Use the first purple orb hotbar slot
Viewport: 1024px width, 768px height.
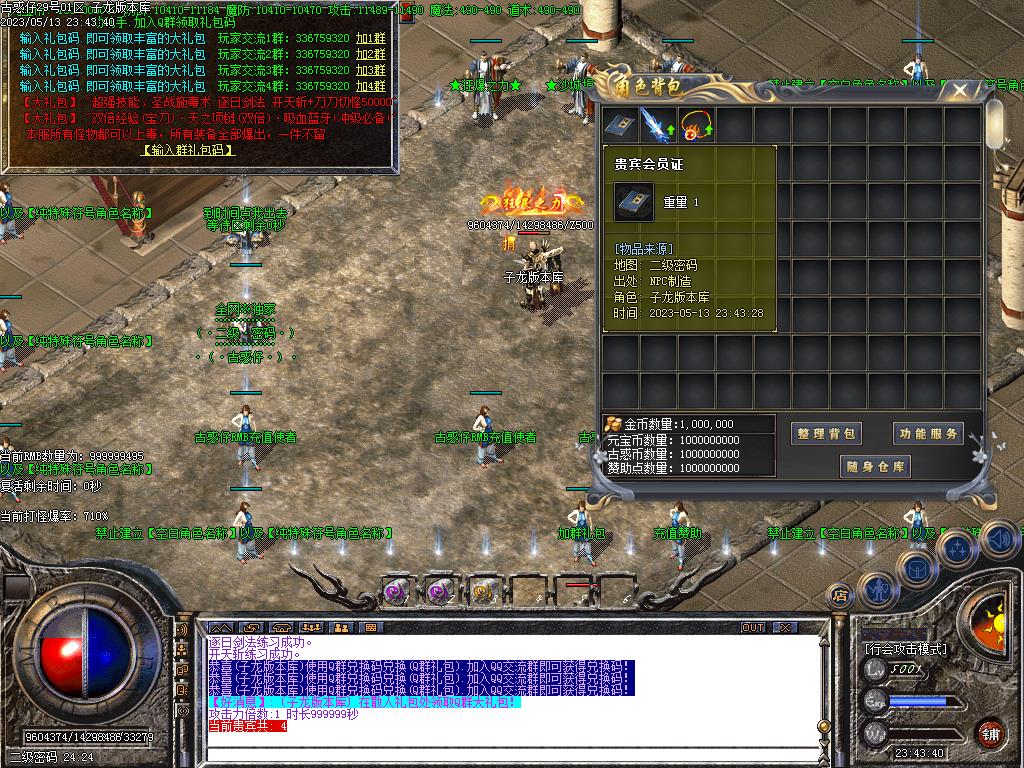[396, 592]
